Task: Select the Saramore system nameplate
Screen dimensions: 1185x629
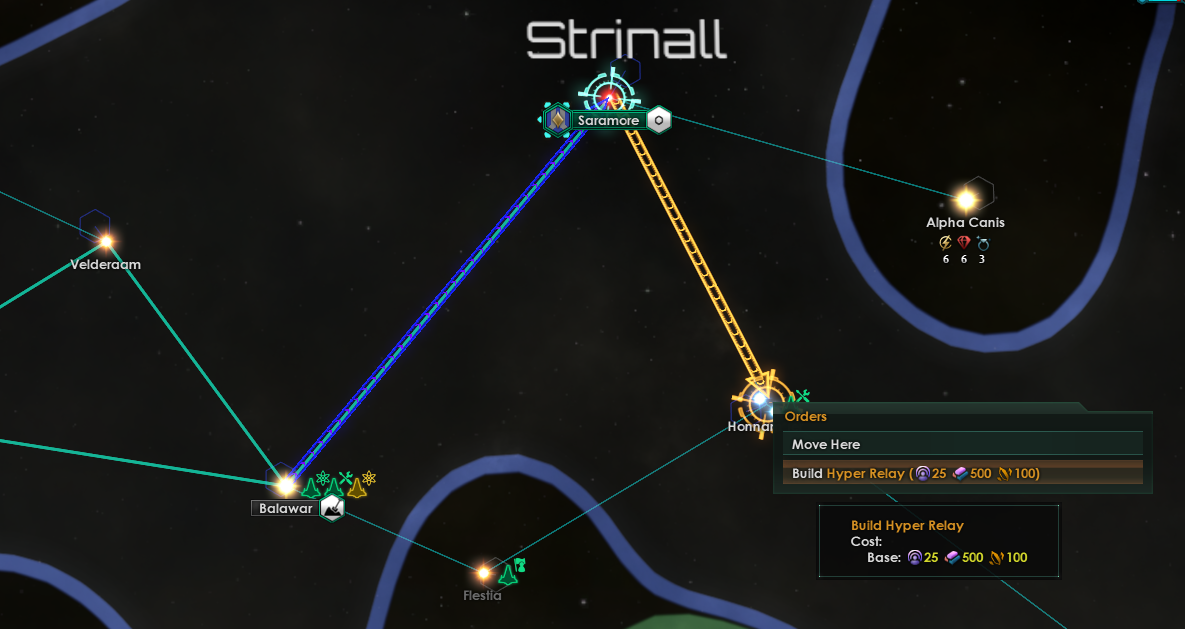Action: point(607,121)
